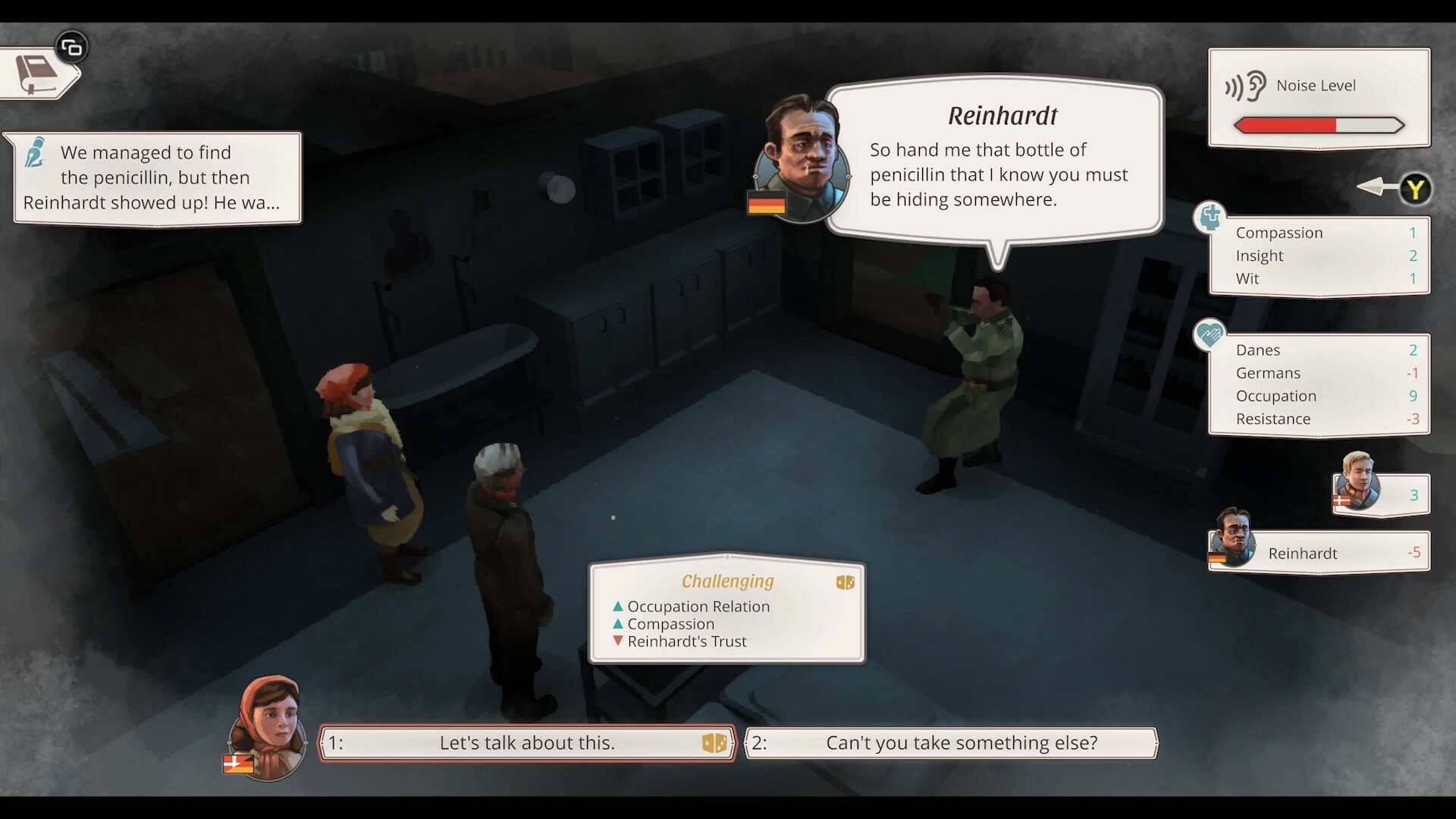Choose "Let's talk about this."
Viewport: 1456px width, 819px height.
pos(529,743)
